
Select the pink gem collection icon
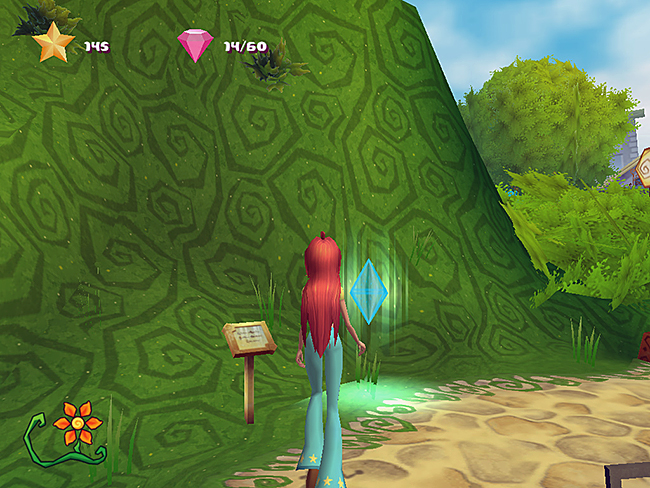[x=194, y=45]
